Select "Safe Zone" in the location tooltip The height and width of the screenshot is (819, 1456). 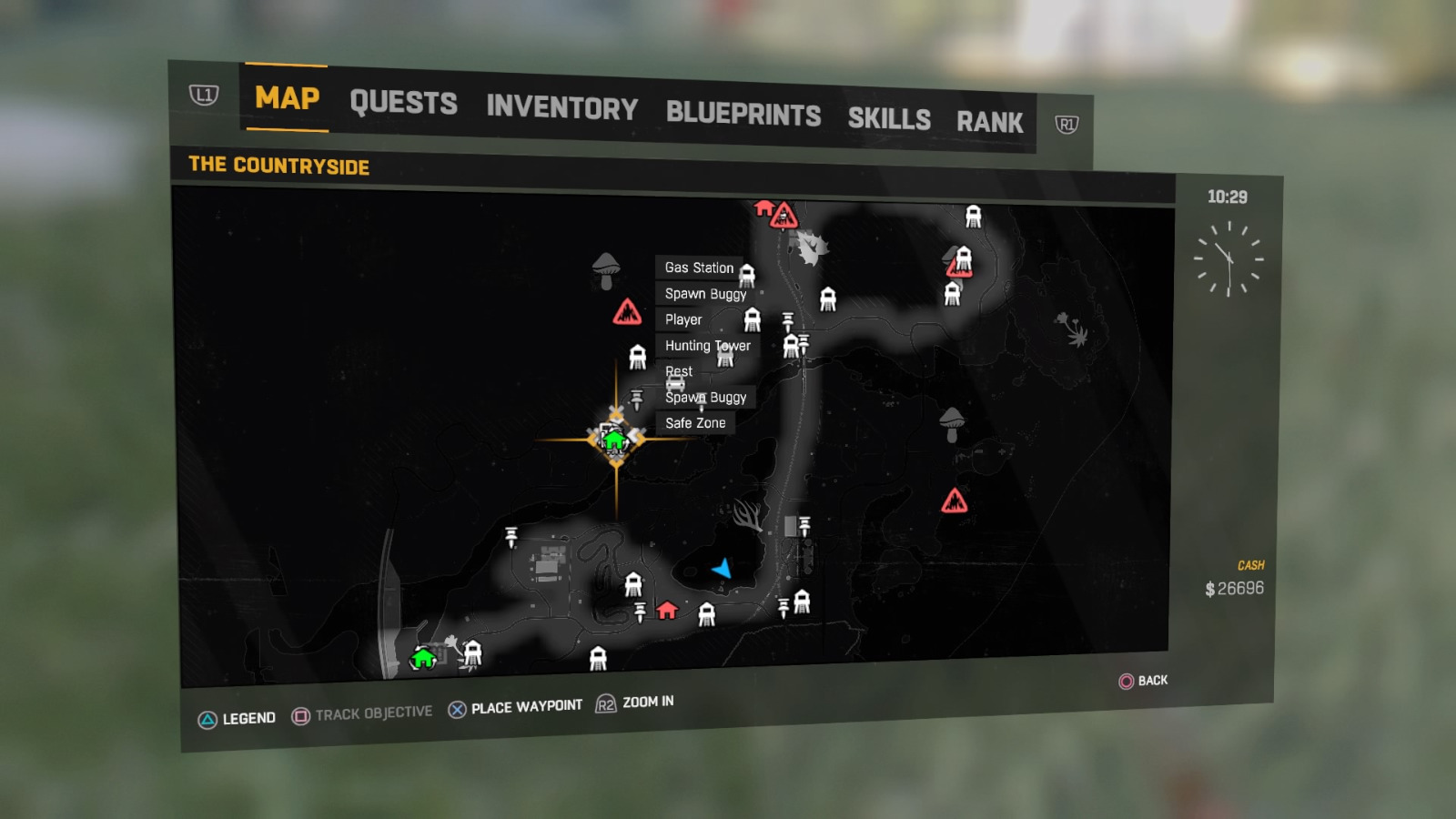pyautogui.click(x=695, y=422)
